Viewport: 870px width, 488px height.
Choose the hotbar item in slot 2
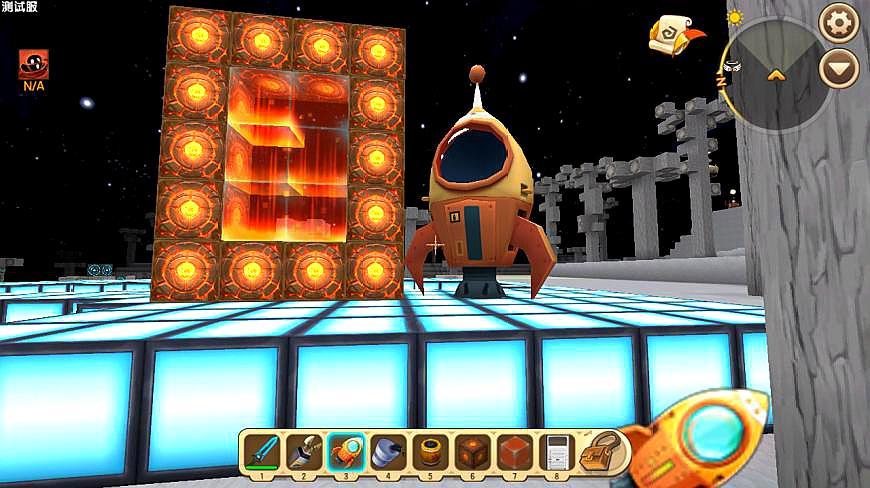(x=302, y=451)
